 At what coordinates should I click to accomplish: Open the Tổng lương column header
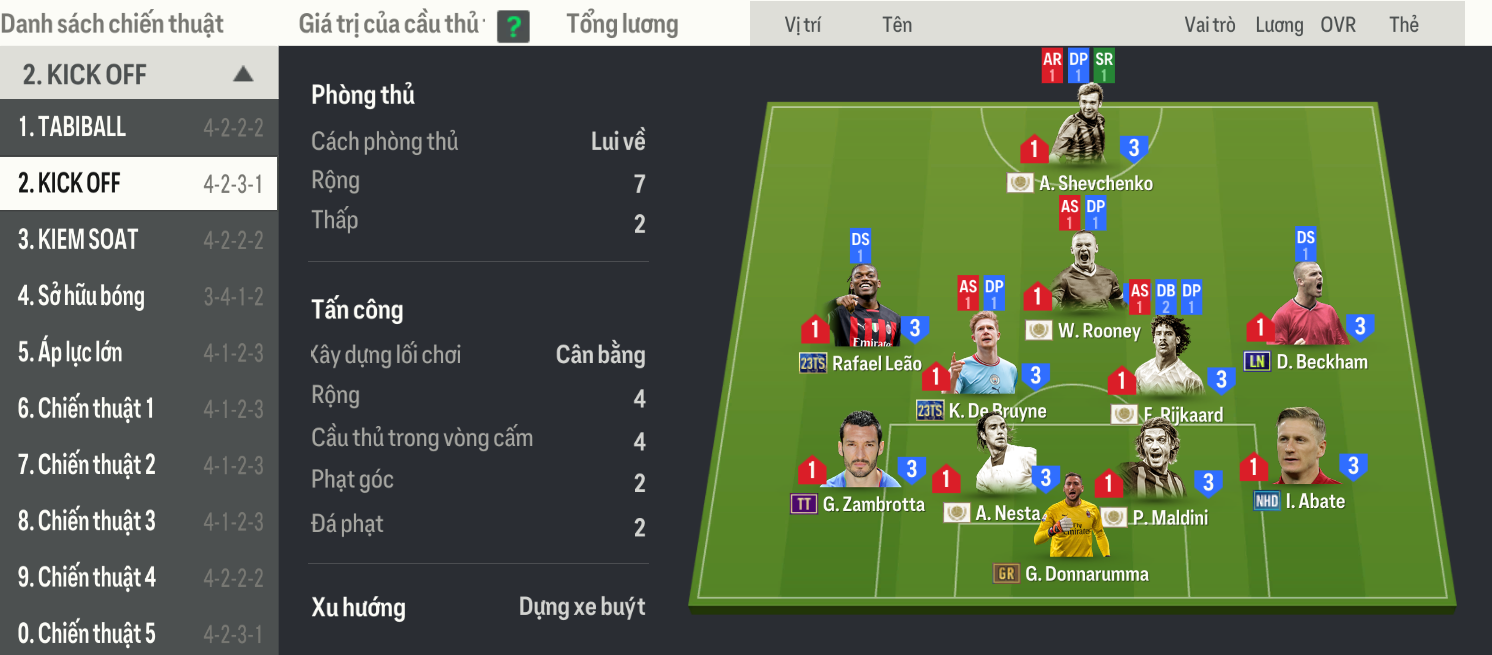[x=622, y=25]
